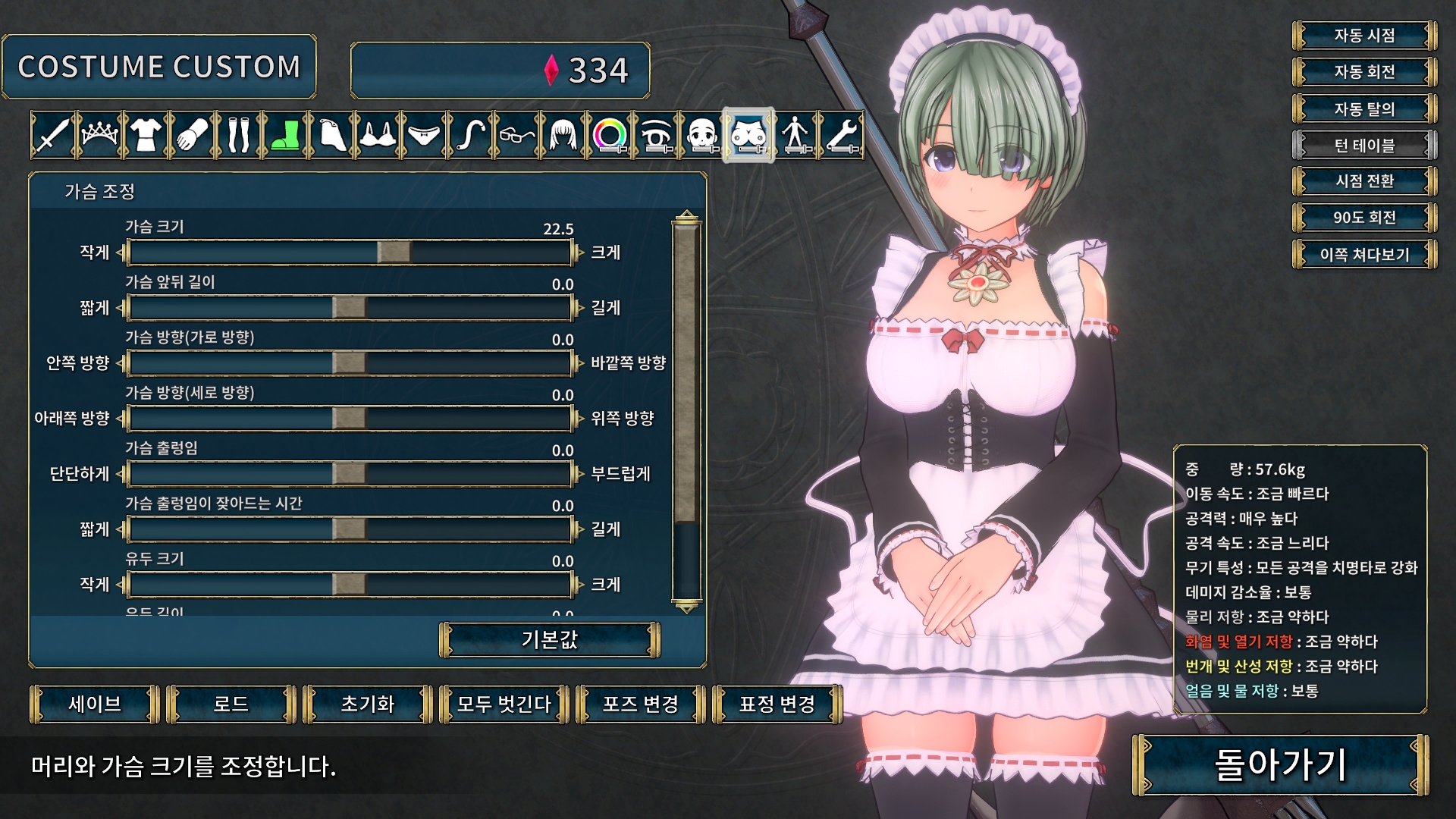
Task: Click the 돌아가기 return button
Action: coord(1280,764)
